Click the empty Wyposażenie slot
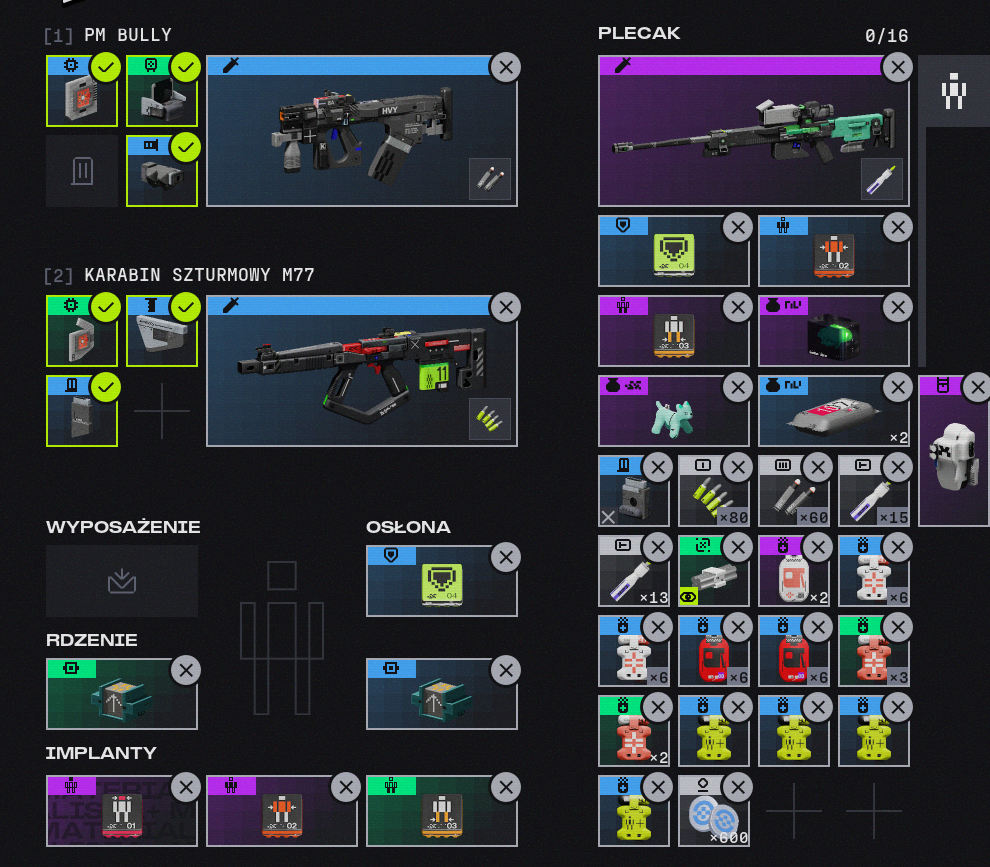990x867 pixels. [x=122, y=581]
